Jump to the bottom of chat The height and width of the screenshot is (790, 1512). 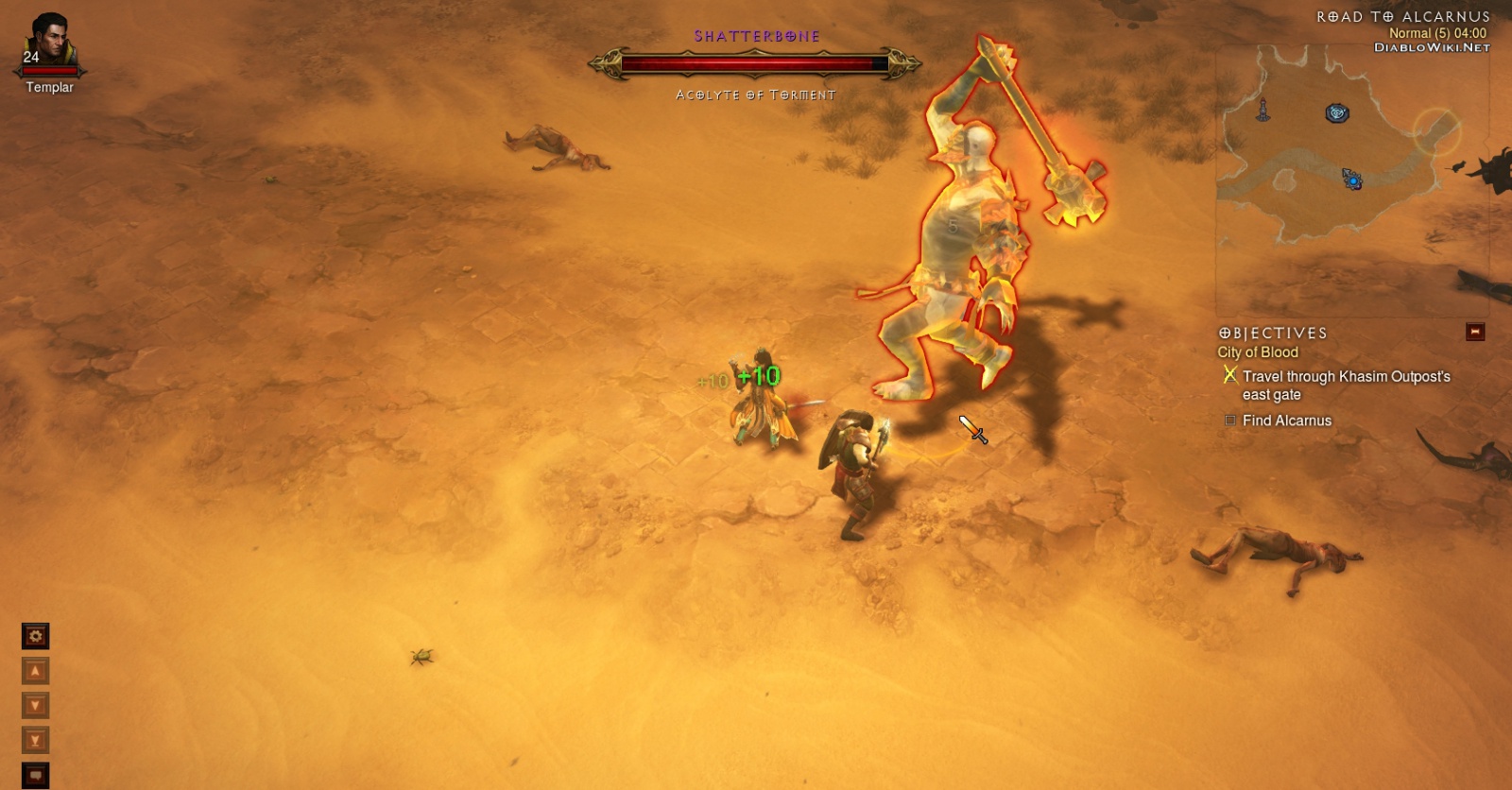coord(35,741)
